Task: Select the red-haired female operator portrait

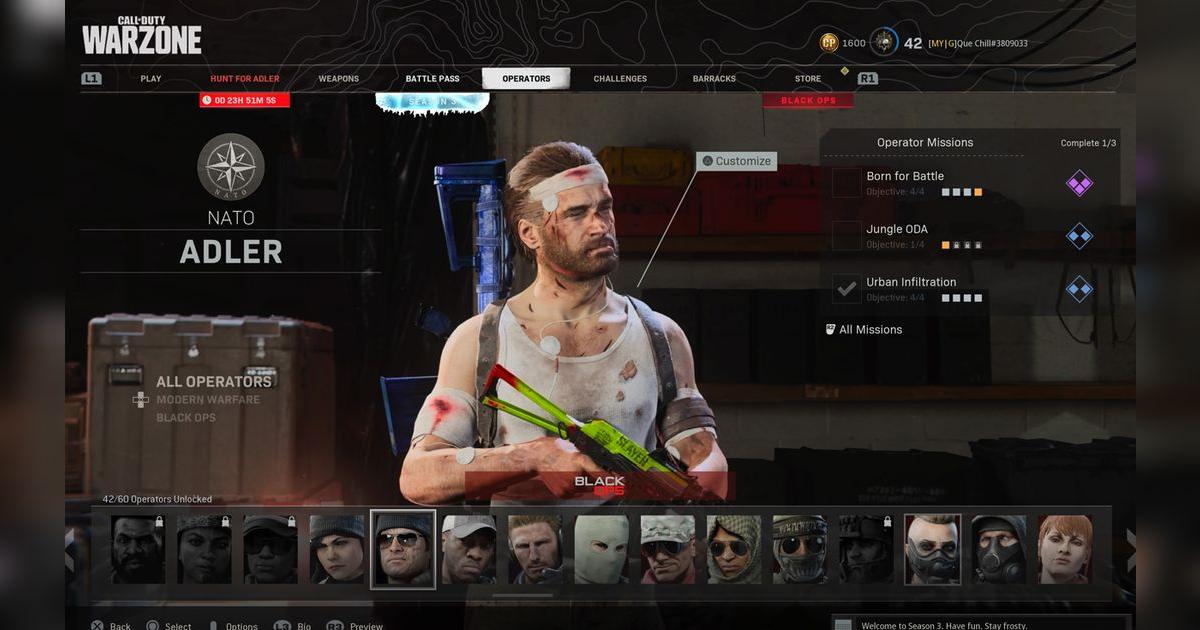Action: pyautogui.click(x=1064, y=549)
